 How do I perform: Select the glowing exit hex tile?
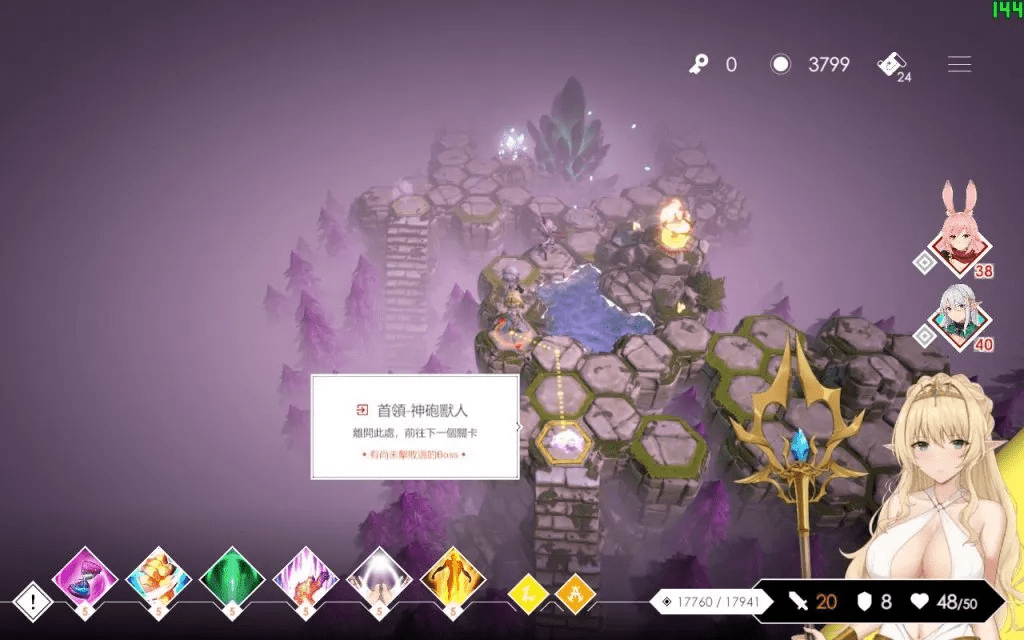pyautogui.click(x=565, y=439)
